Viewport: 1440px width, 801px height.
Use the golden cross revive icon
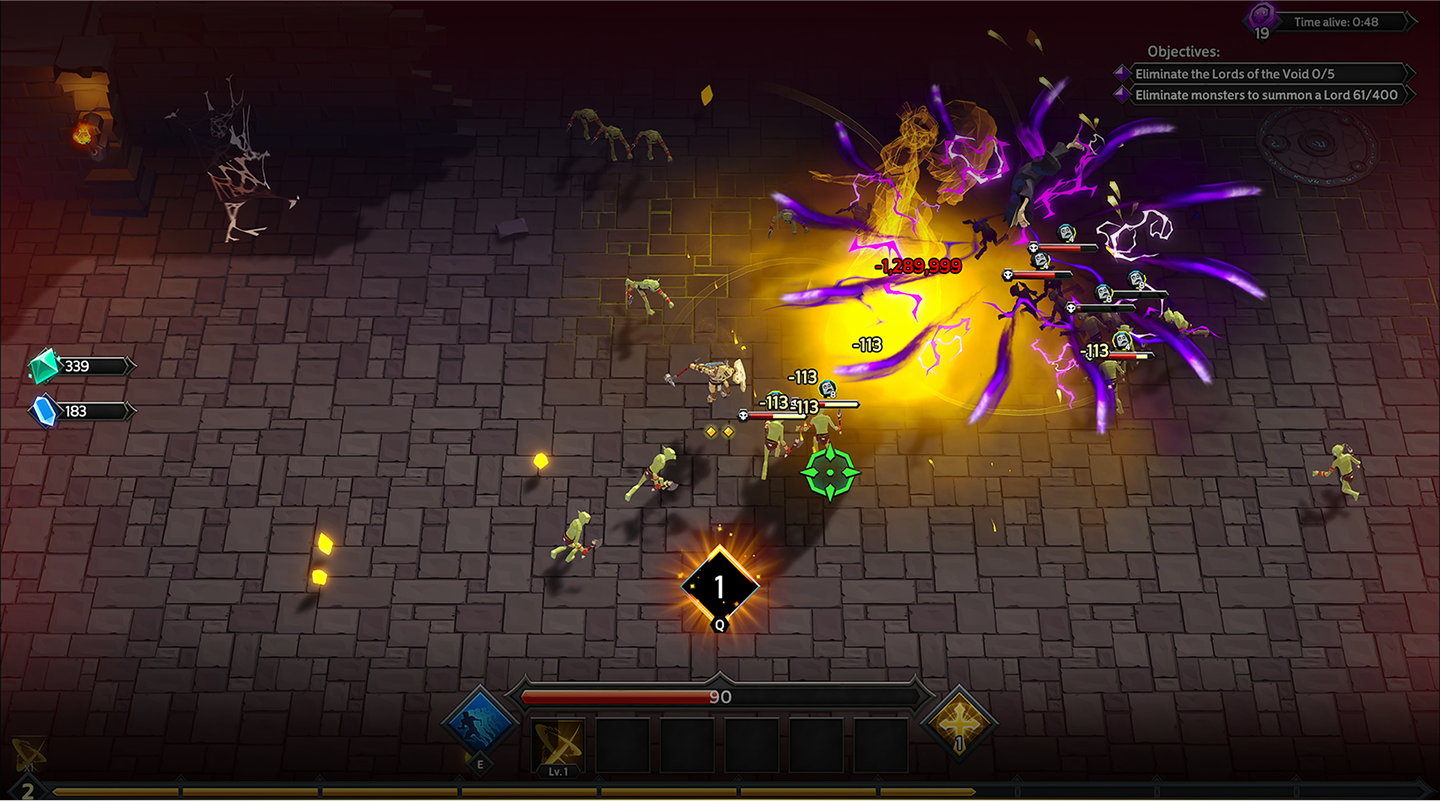point(959,722)
